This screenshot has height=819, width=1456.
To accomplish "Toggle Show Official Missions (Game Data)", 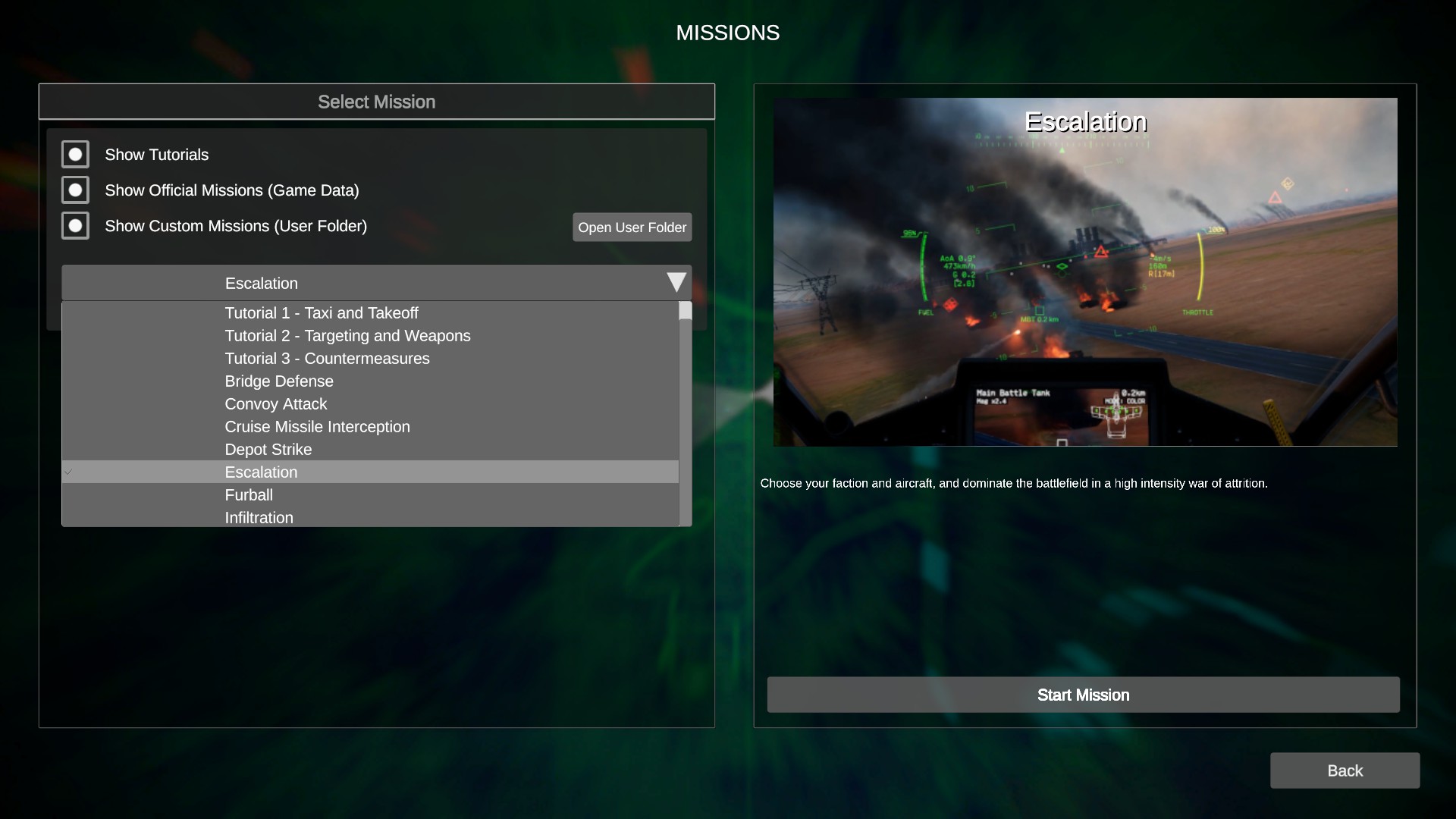I will tap(75, 190).
